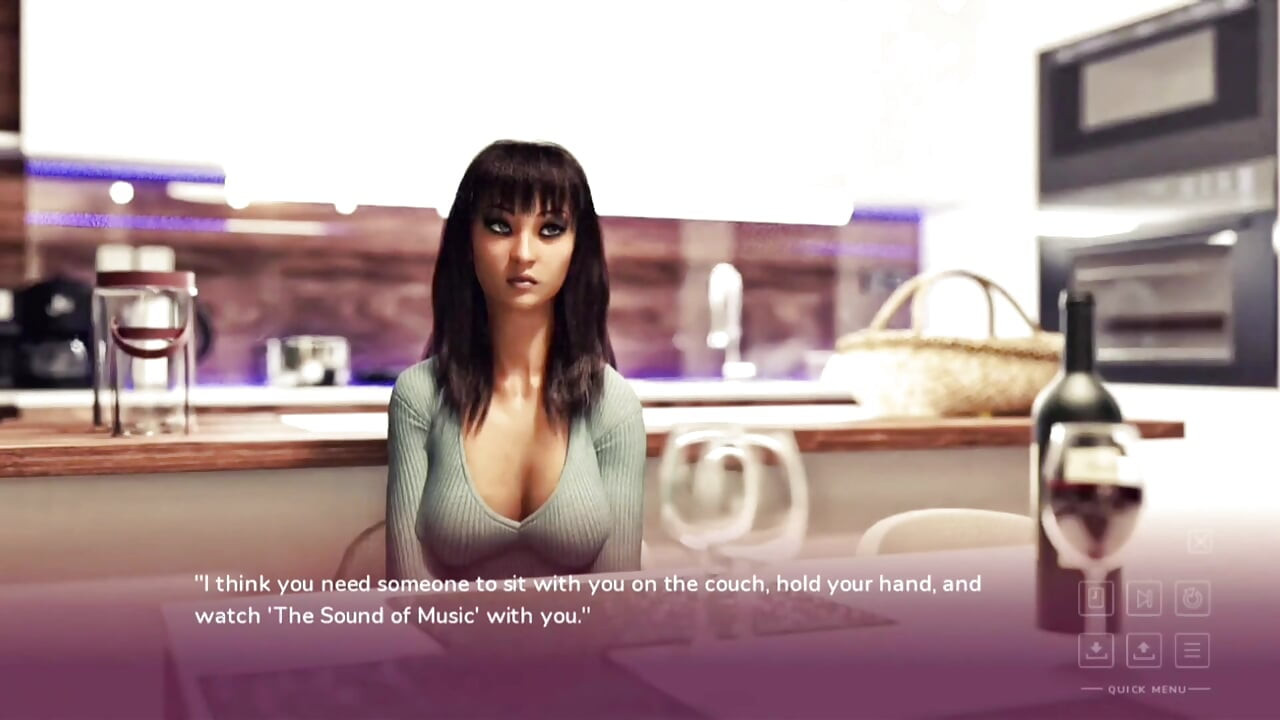Hide the textbox using the X icon
1280x720 pixels.
point(1199,542)
